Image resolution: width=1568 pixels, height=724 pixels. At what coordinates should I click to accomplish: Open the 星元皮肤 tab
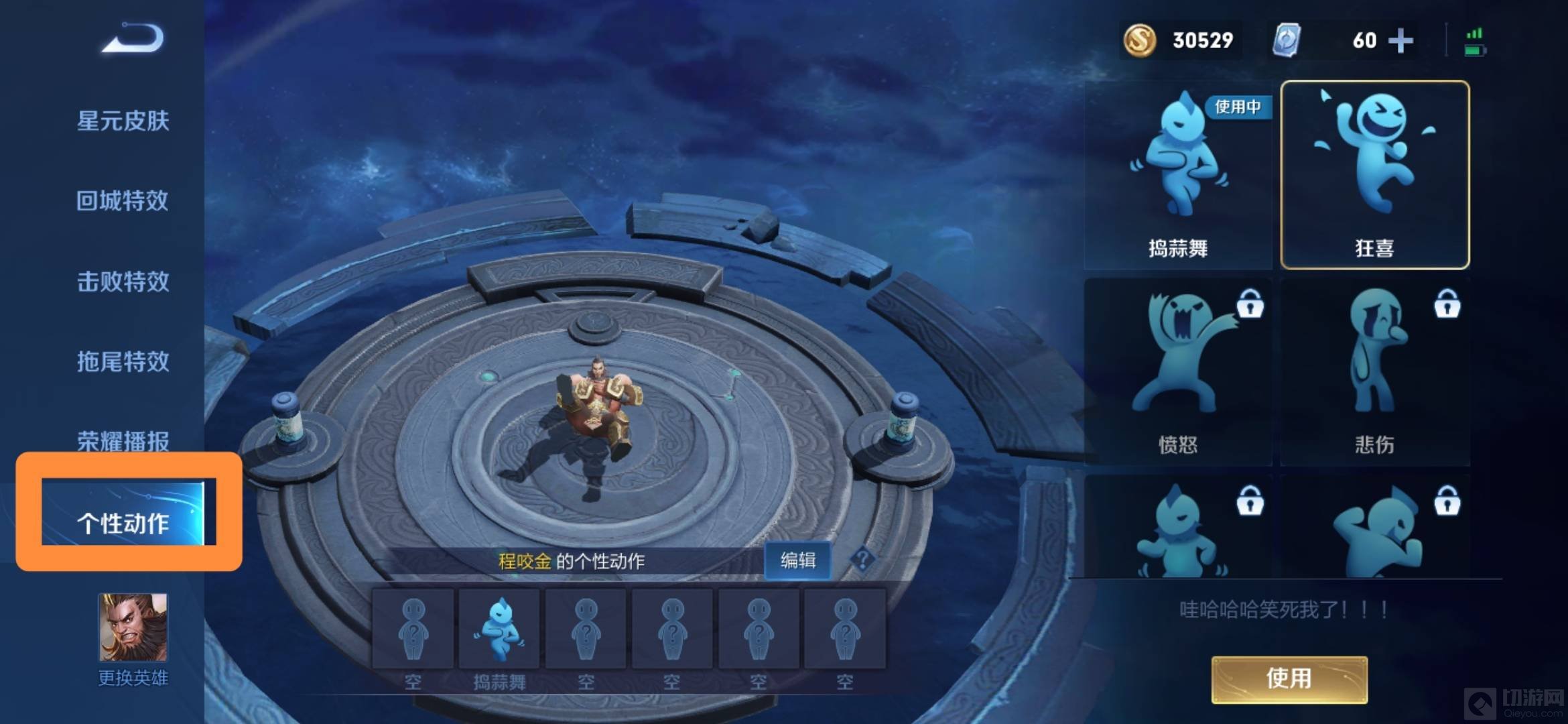coord(123,121)
